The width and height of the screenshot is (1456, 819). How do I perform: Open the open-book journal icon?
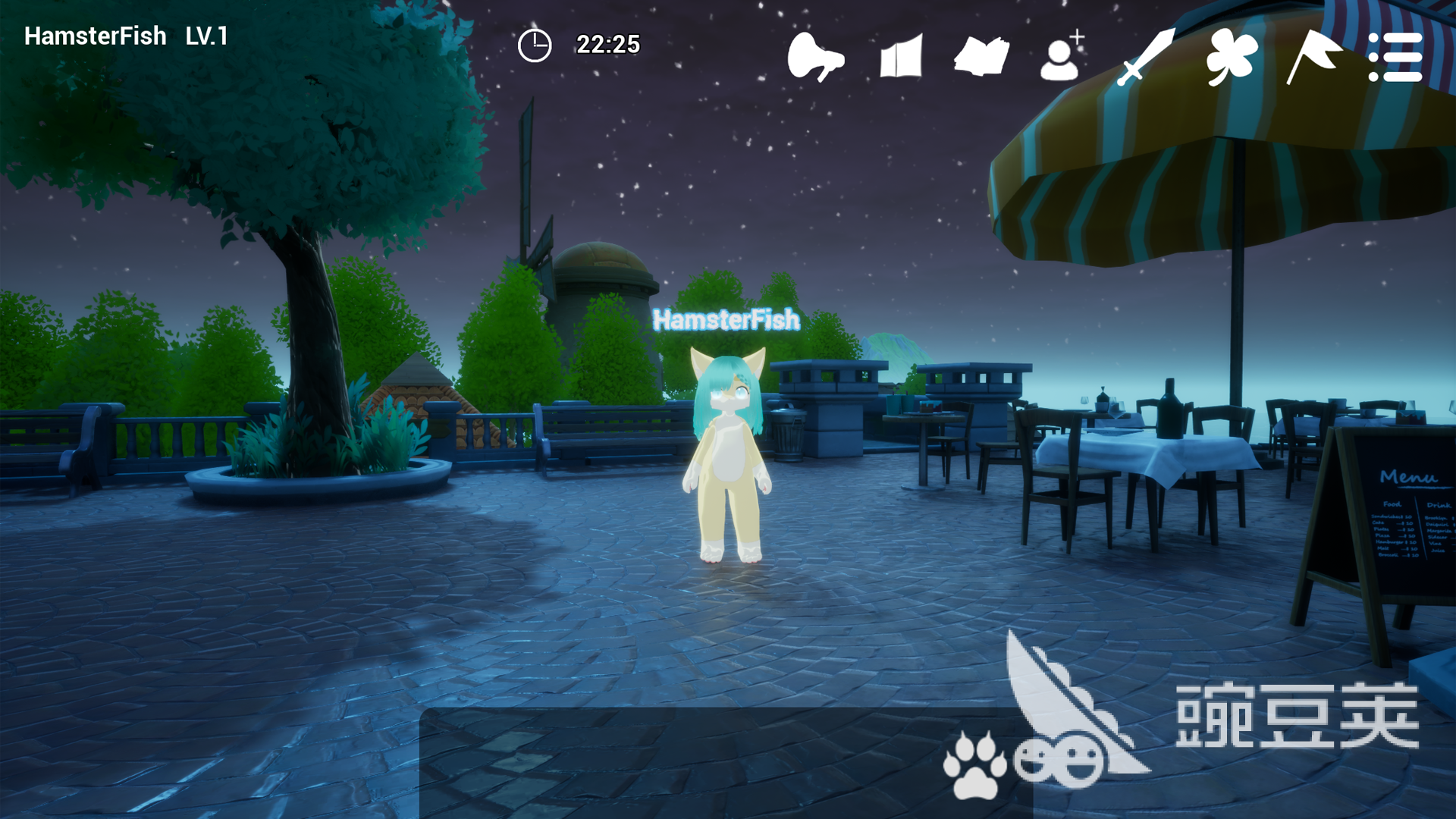pos(981,57)
